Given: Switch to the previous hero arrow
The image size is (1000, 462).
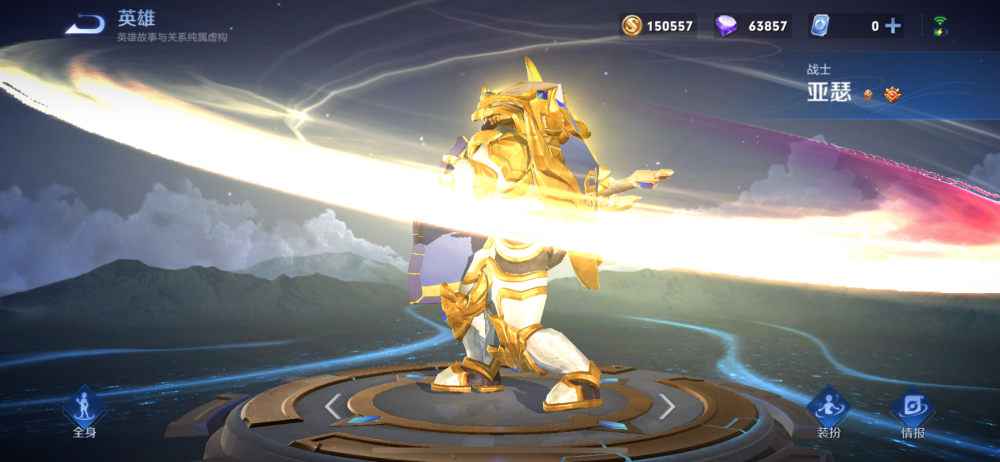Looking at the screenshot, I should pos(333,405).
